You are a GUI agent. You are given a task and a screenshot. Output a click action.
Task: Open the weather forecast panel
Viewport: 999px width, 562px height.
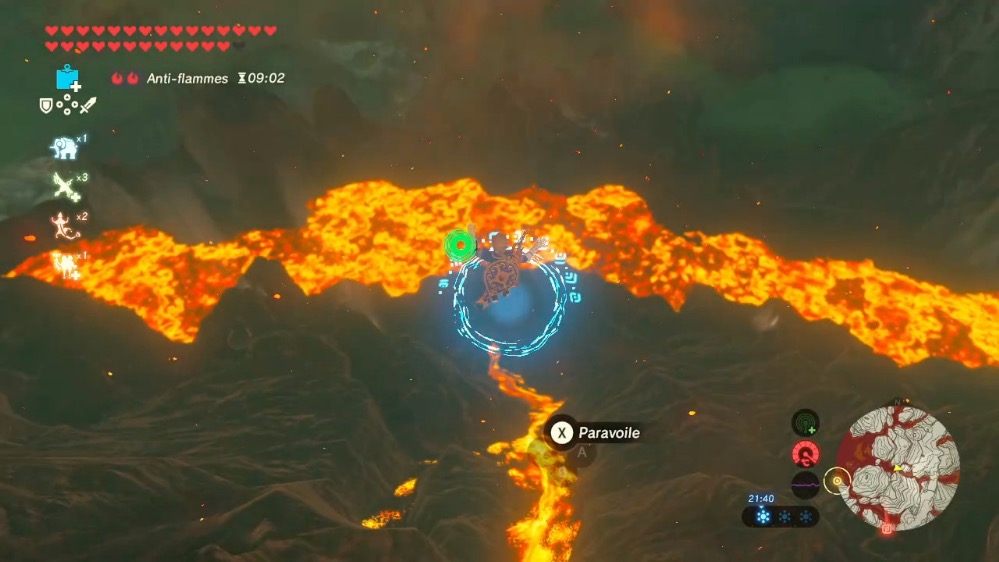780,517
